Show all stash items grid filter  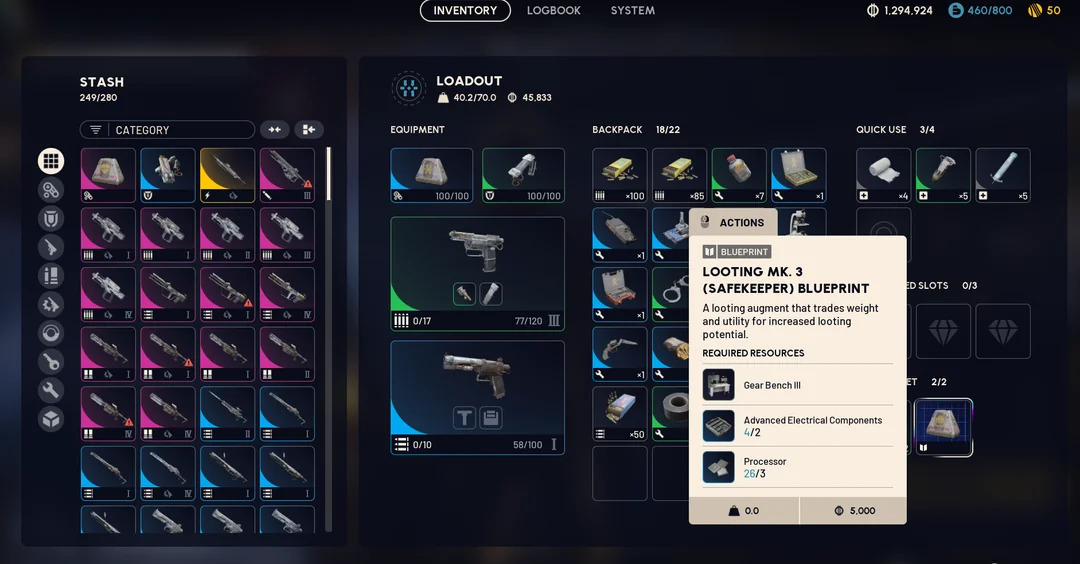[x=51, y=161]
